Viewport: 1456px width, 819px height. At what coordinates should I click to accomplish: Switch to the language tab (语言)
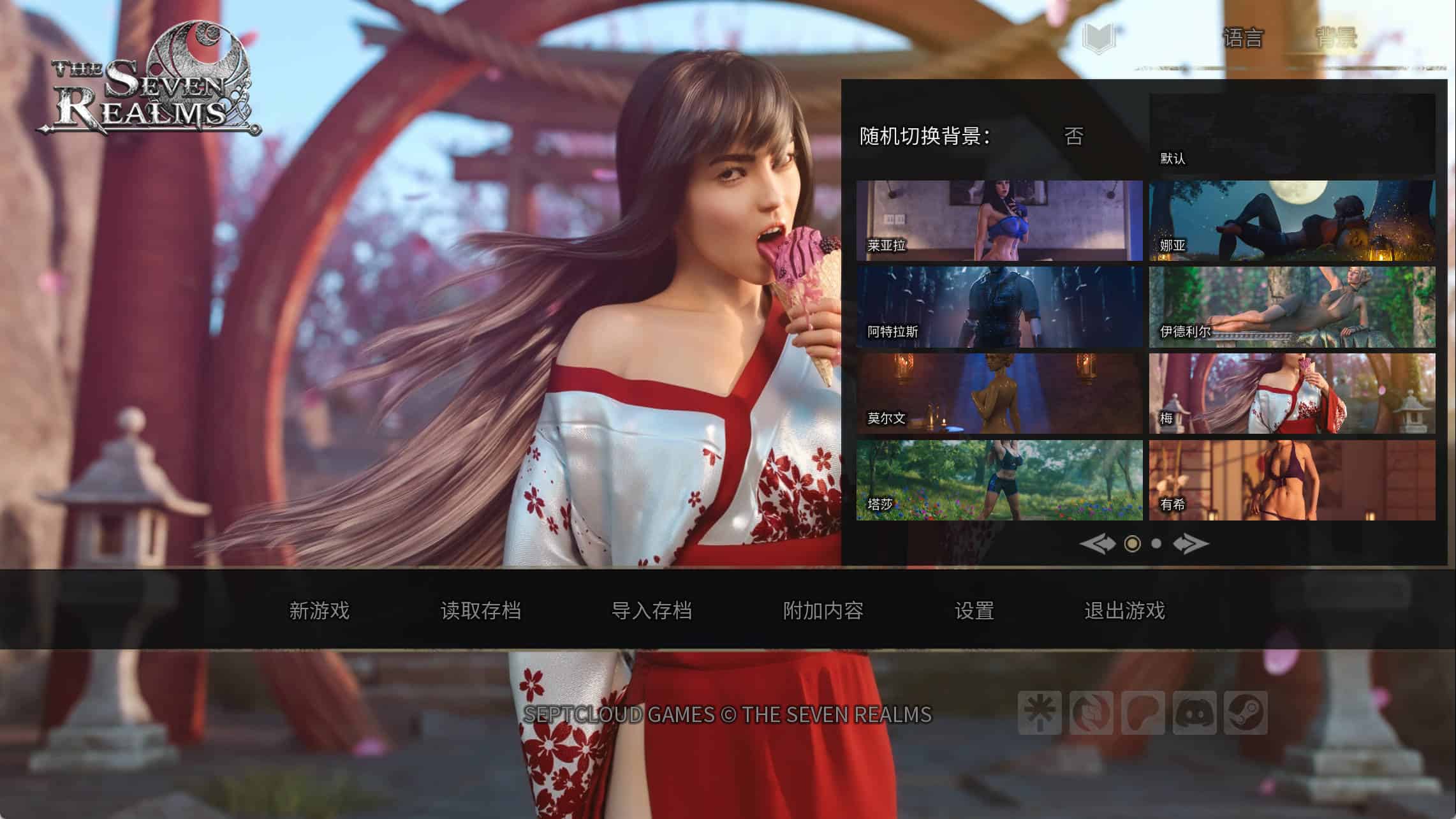[x=1242, y=38]
